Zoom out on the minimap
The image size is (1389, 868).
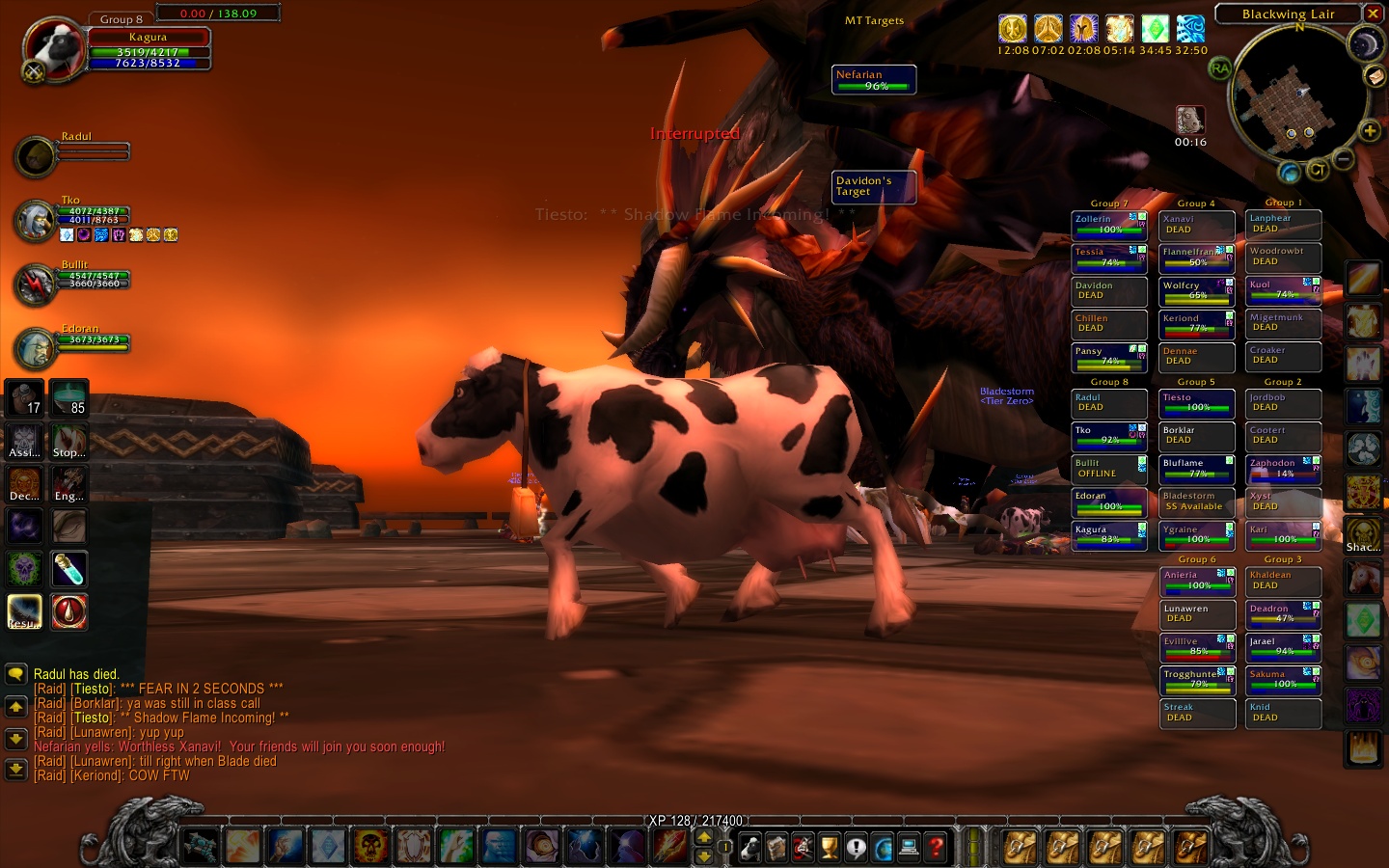pos(1343,159)
